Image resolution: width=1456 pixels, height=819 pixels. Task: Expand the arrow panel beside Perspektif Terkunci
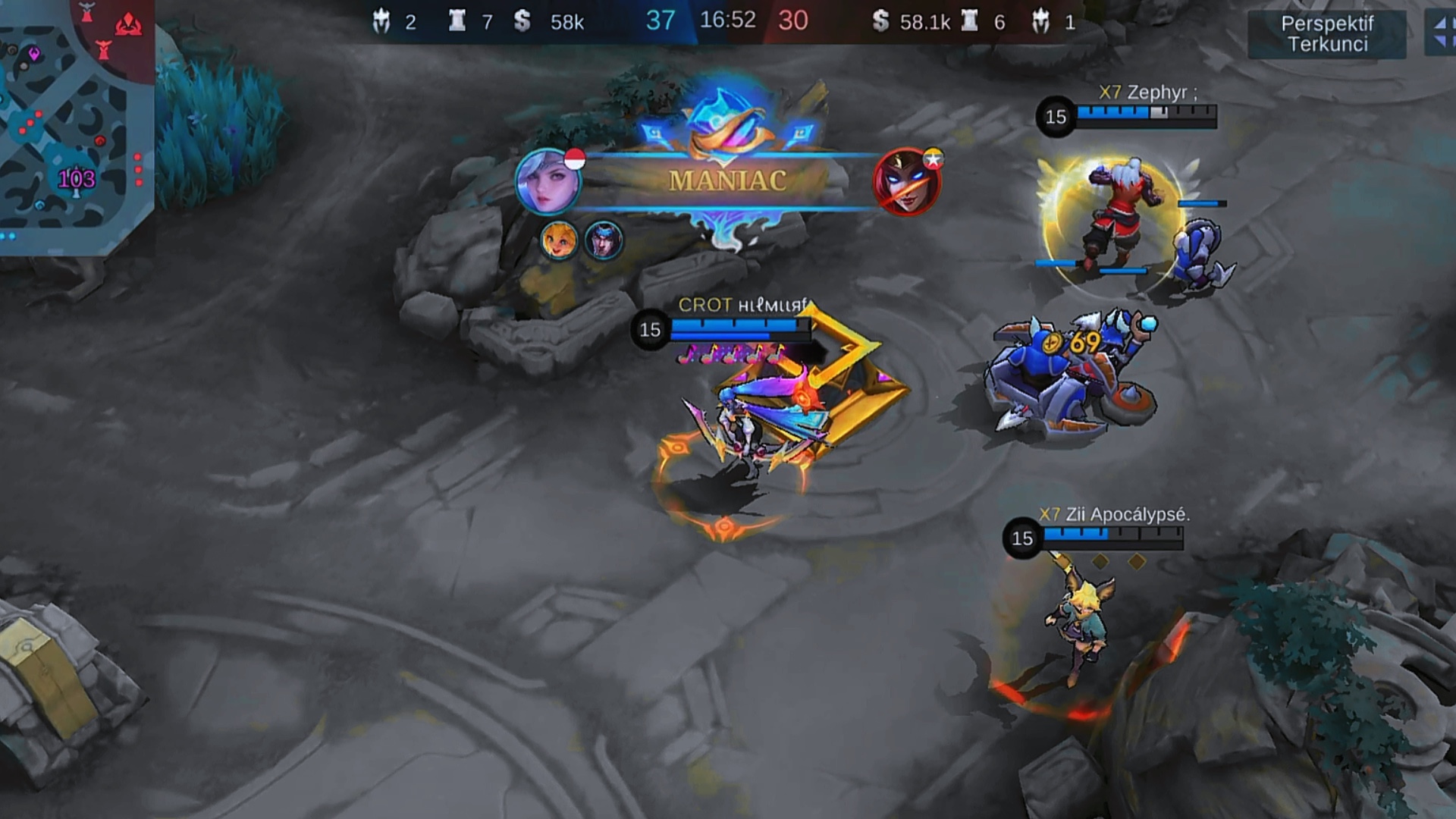click(1440, 33)
